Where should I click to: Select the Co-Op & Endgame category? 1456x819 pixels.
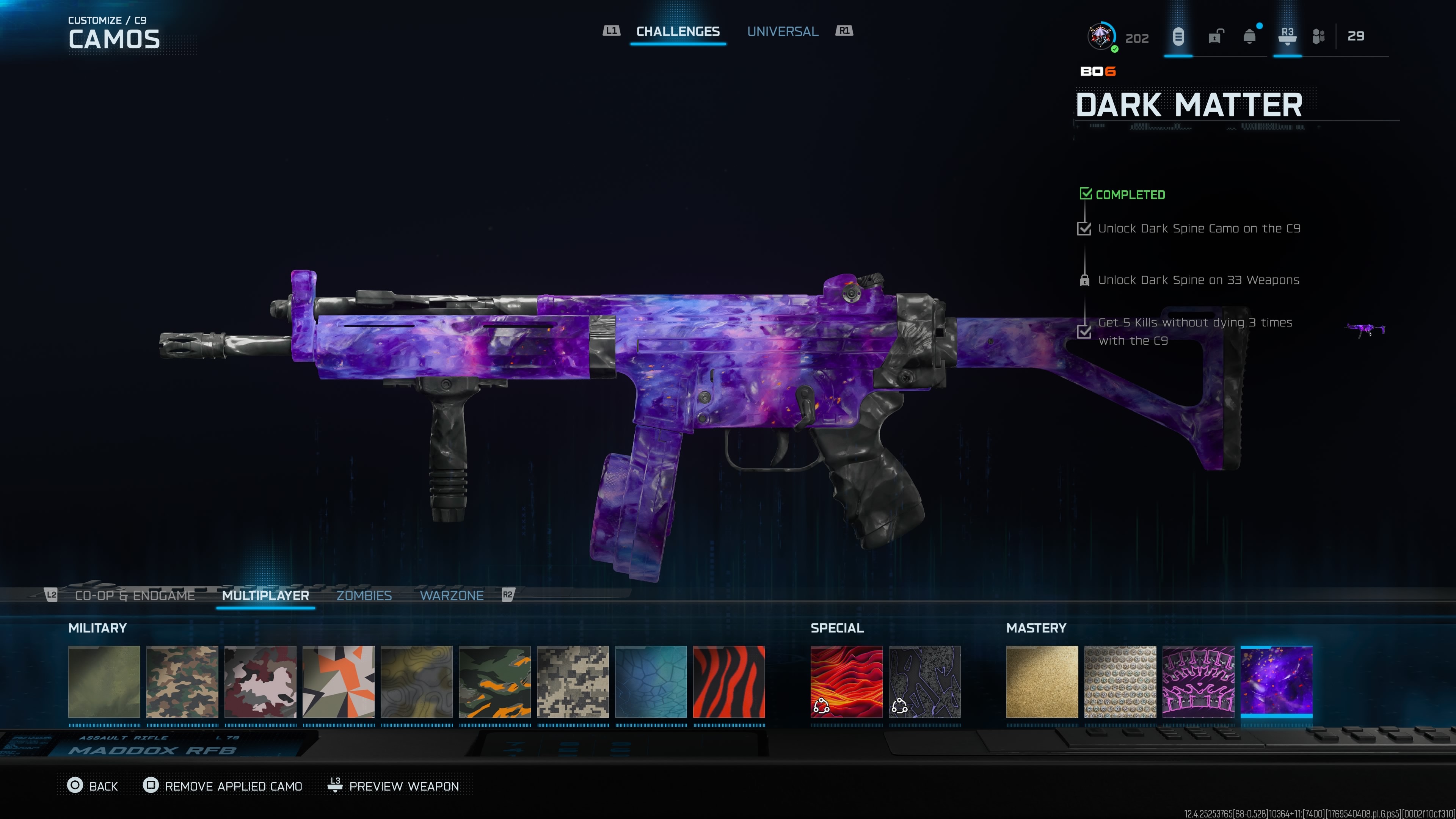pos(135,595)
